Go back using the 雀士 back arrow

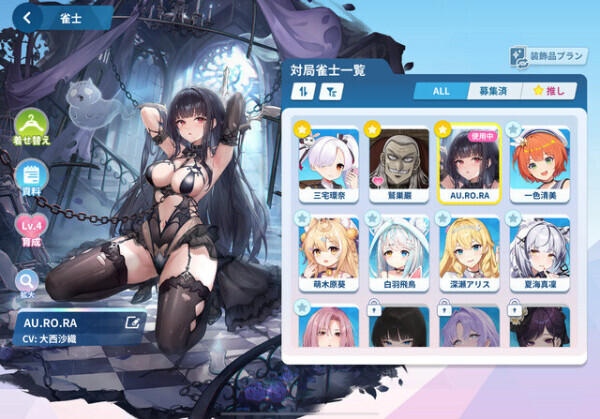click(27, 16)
